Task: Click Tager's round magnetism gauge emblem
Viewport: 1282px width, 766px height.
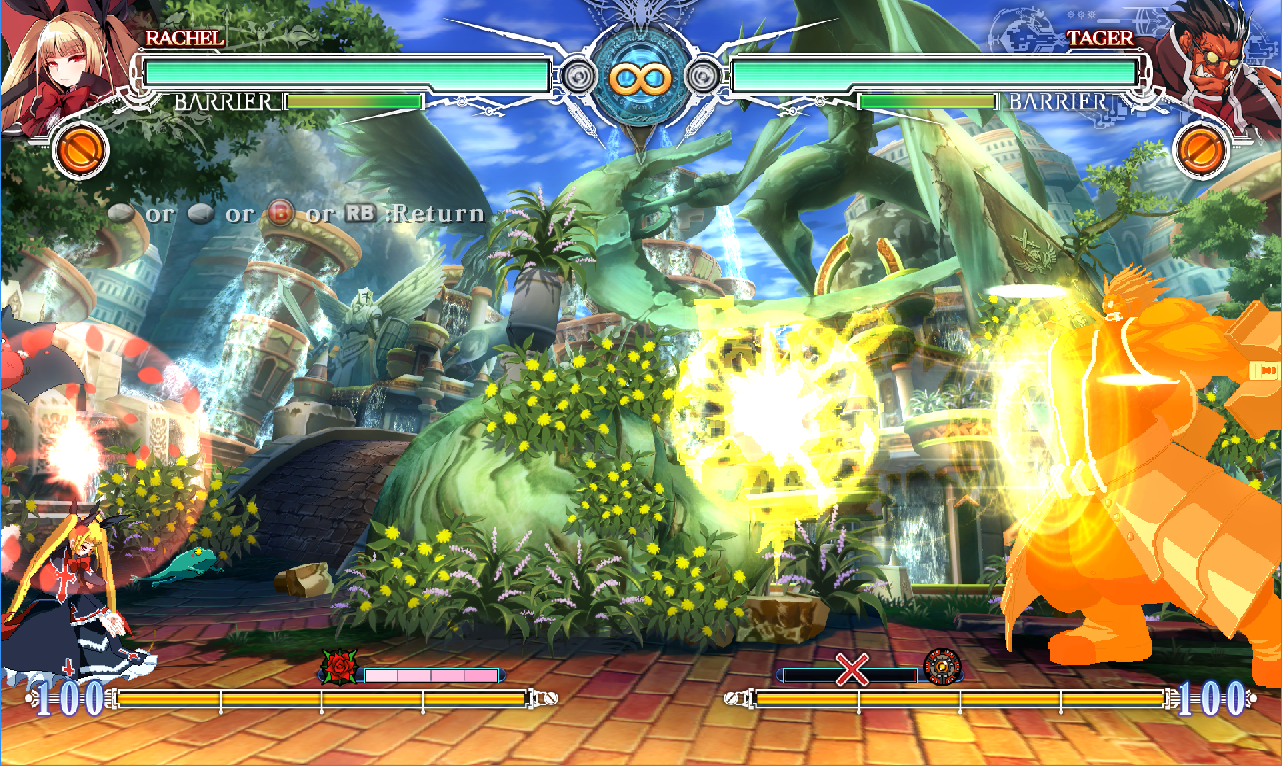Action: pos(941,666)
